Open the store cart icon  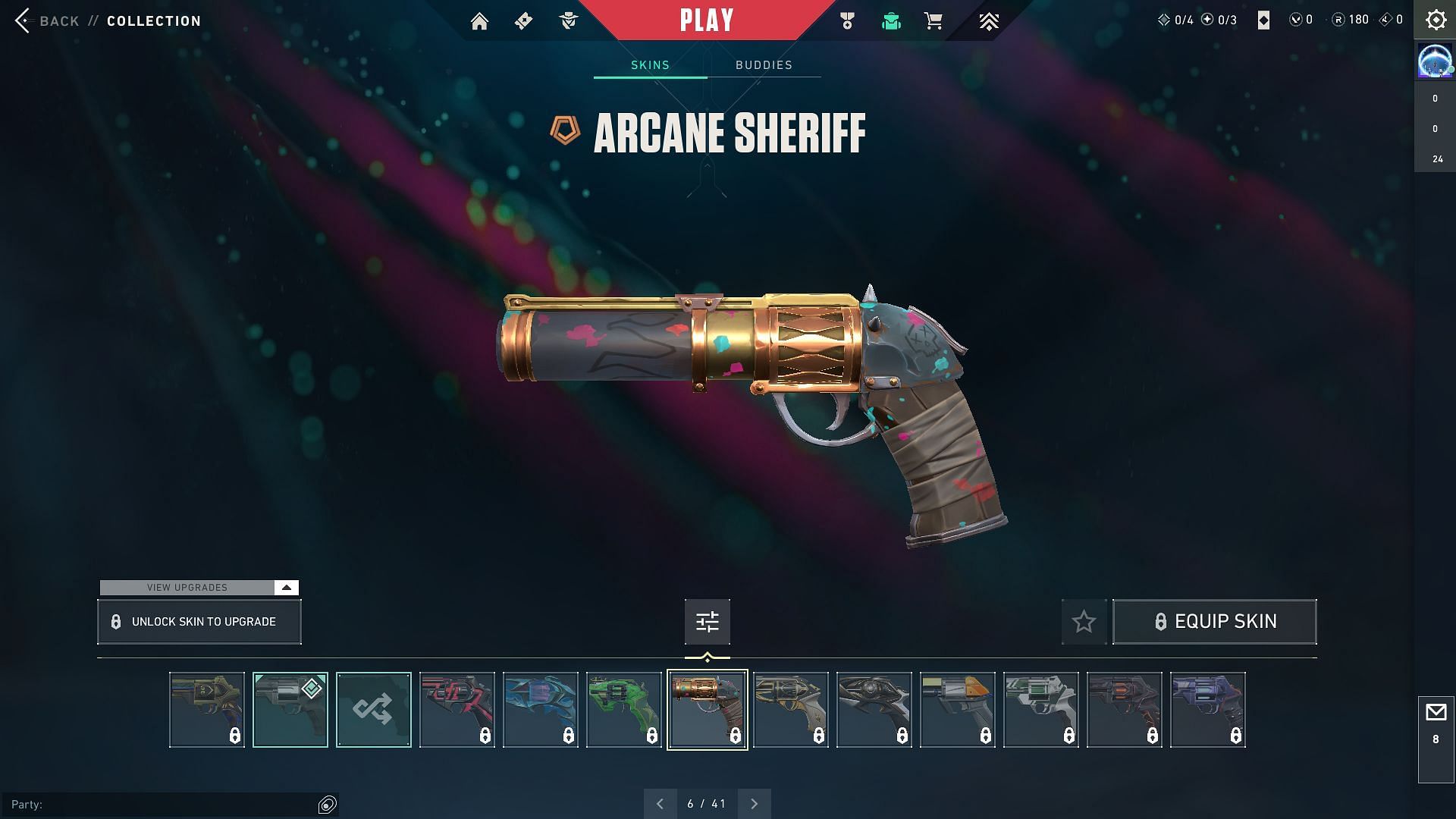(934, 21)
